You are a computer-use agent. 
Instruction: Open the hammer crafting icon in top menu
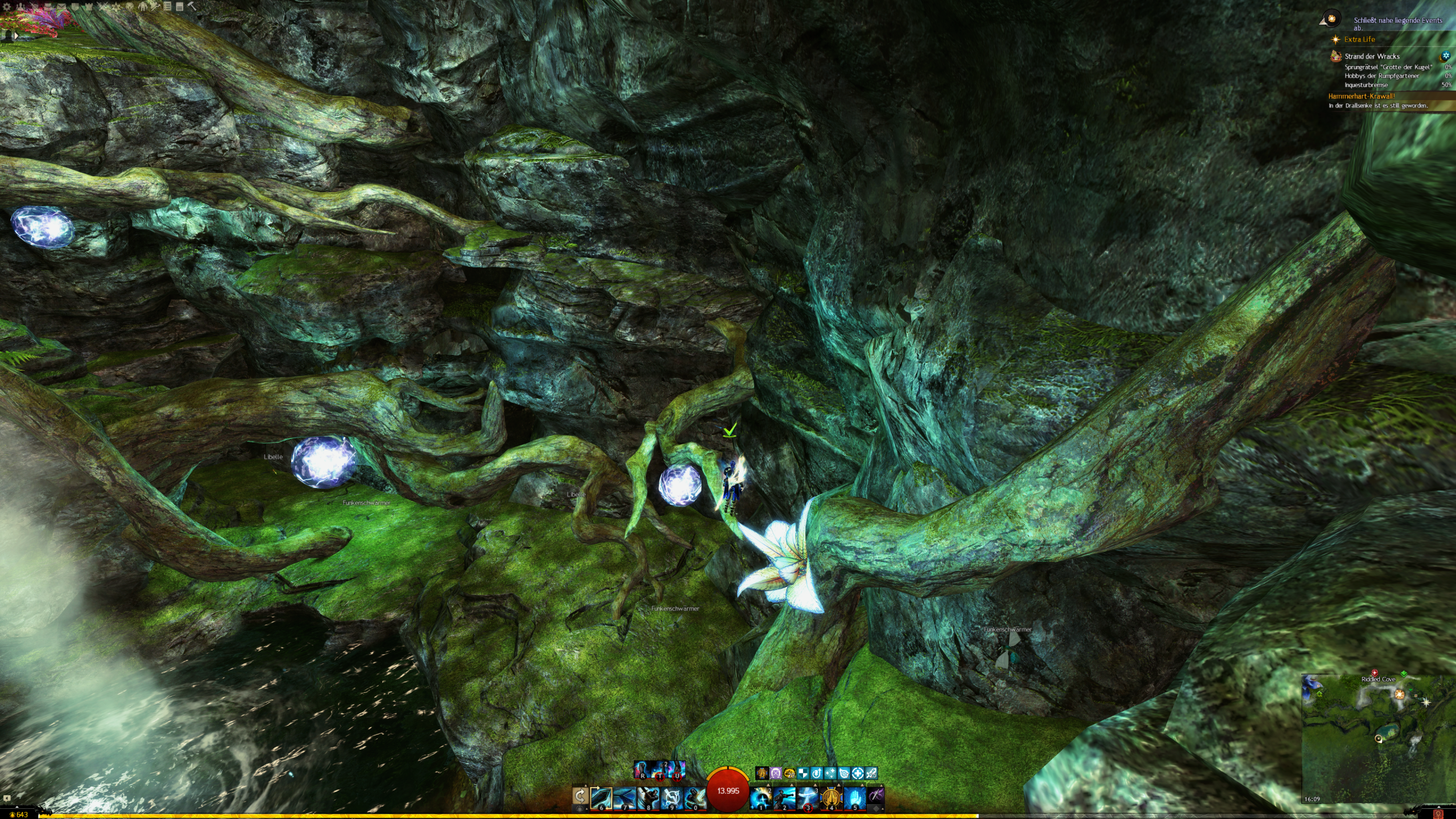[192, 7]
